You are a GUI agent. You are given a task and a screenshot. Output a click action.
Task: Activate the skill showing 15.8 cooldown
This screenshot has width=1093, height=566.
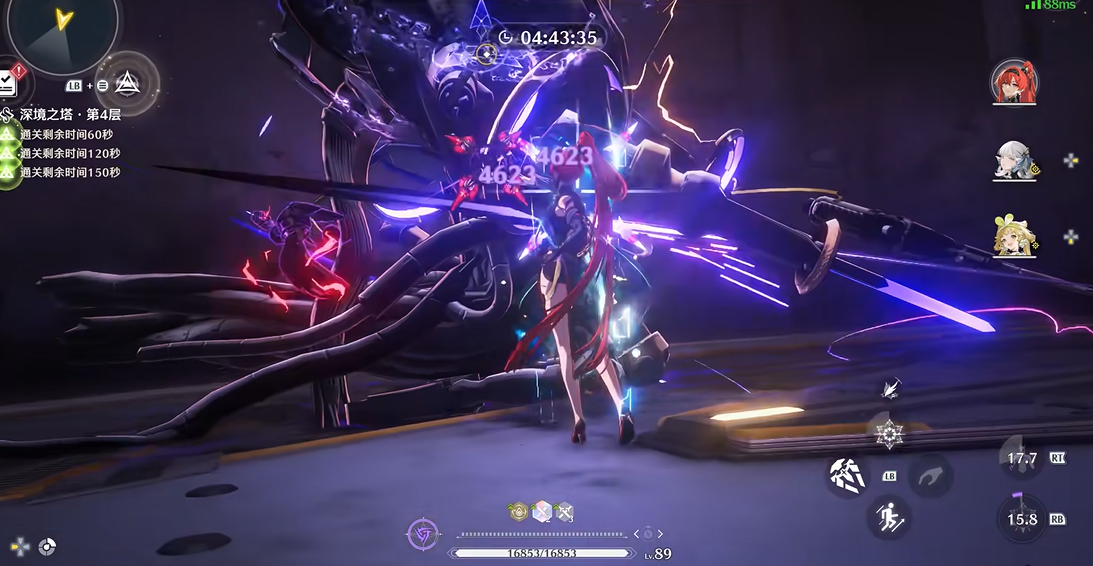click(x=1022, y=520)
